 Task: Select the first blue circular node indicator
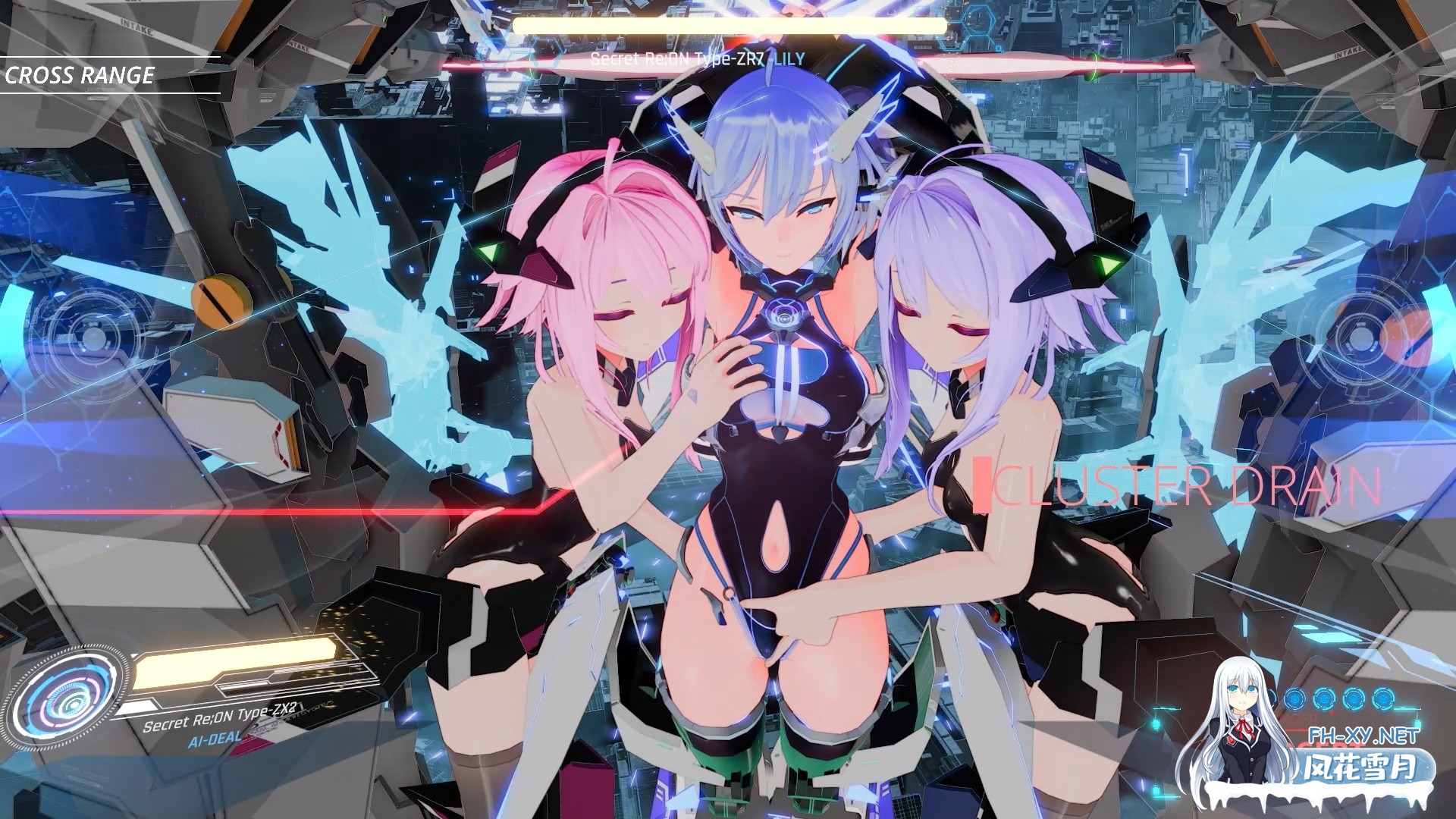(x=1297, y=698)
